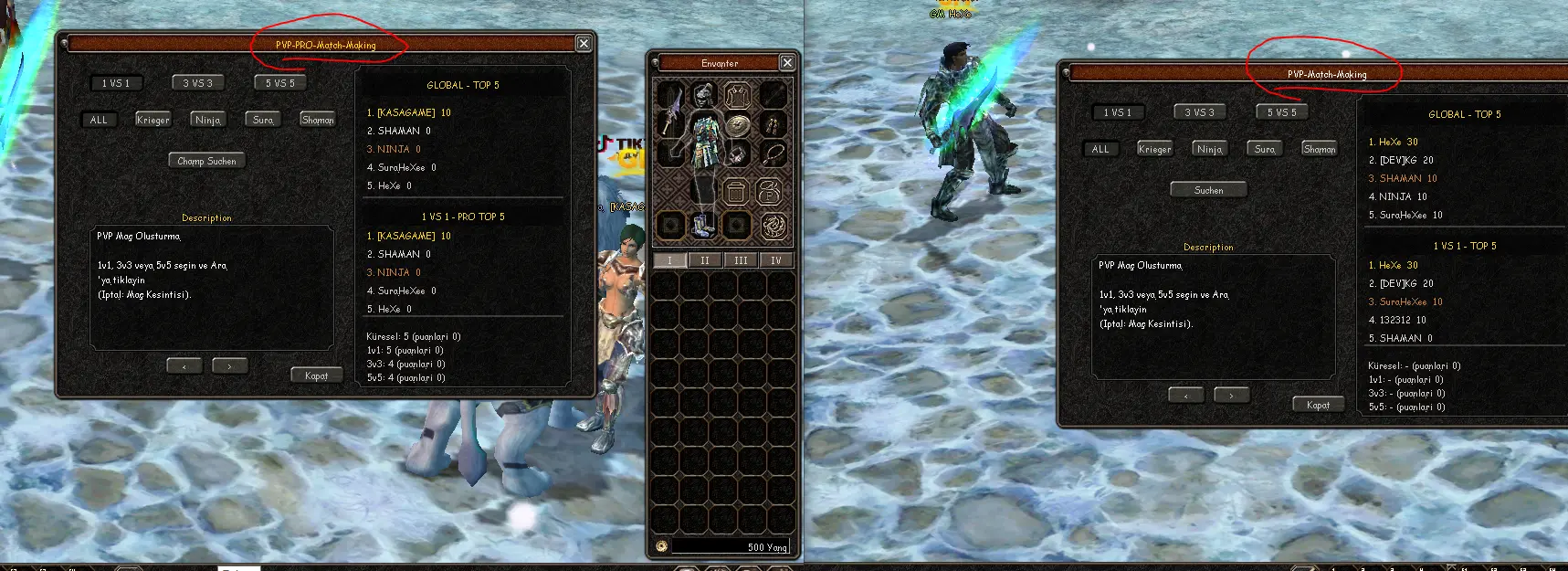Close the Envanter inventory window
This screenshot has height=571, width=1568.
coord(787,62)
